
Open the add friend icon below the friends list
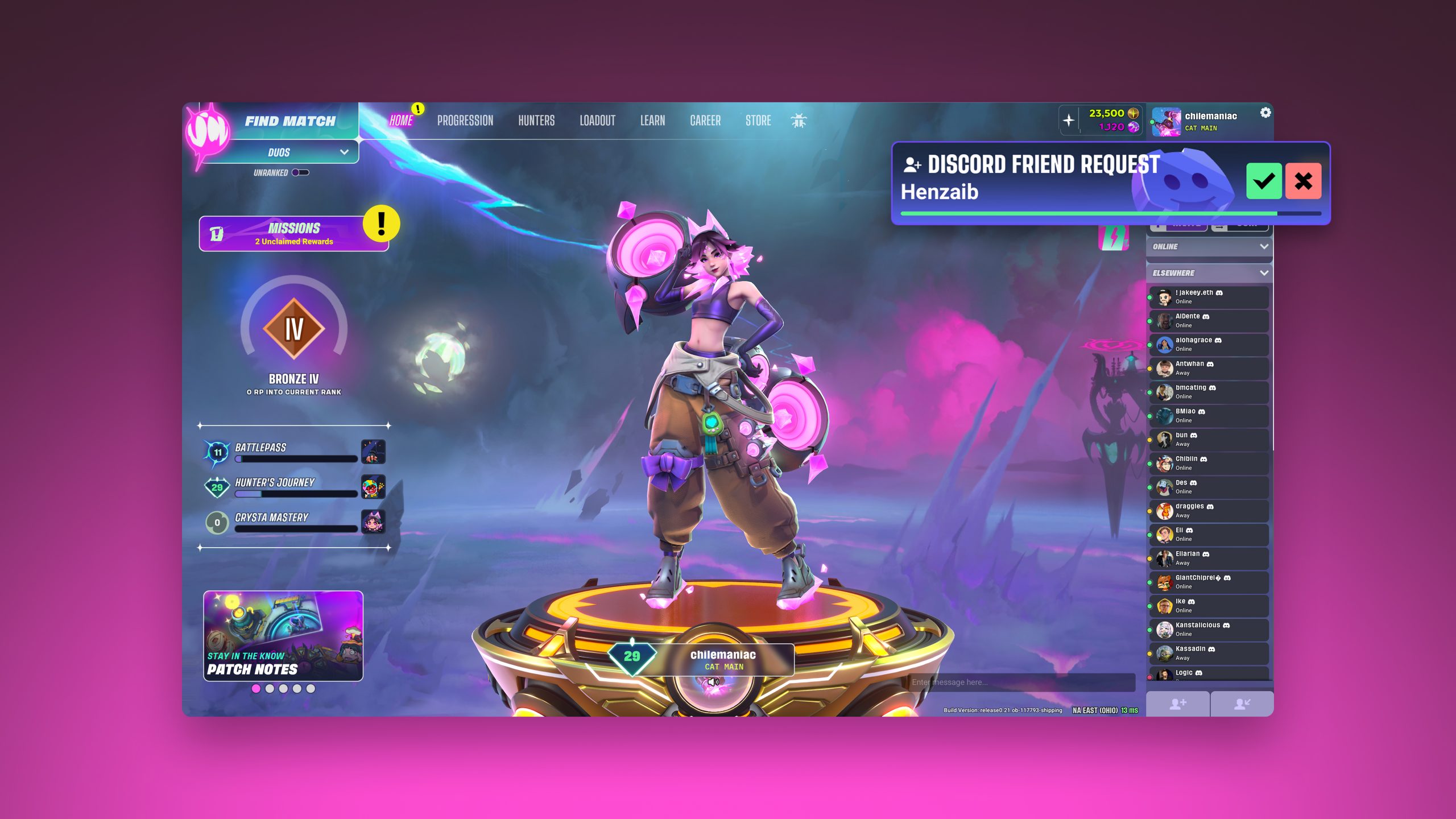pyautogui.click(x=1178, y=704)
